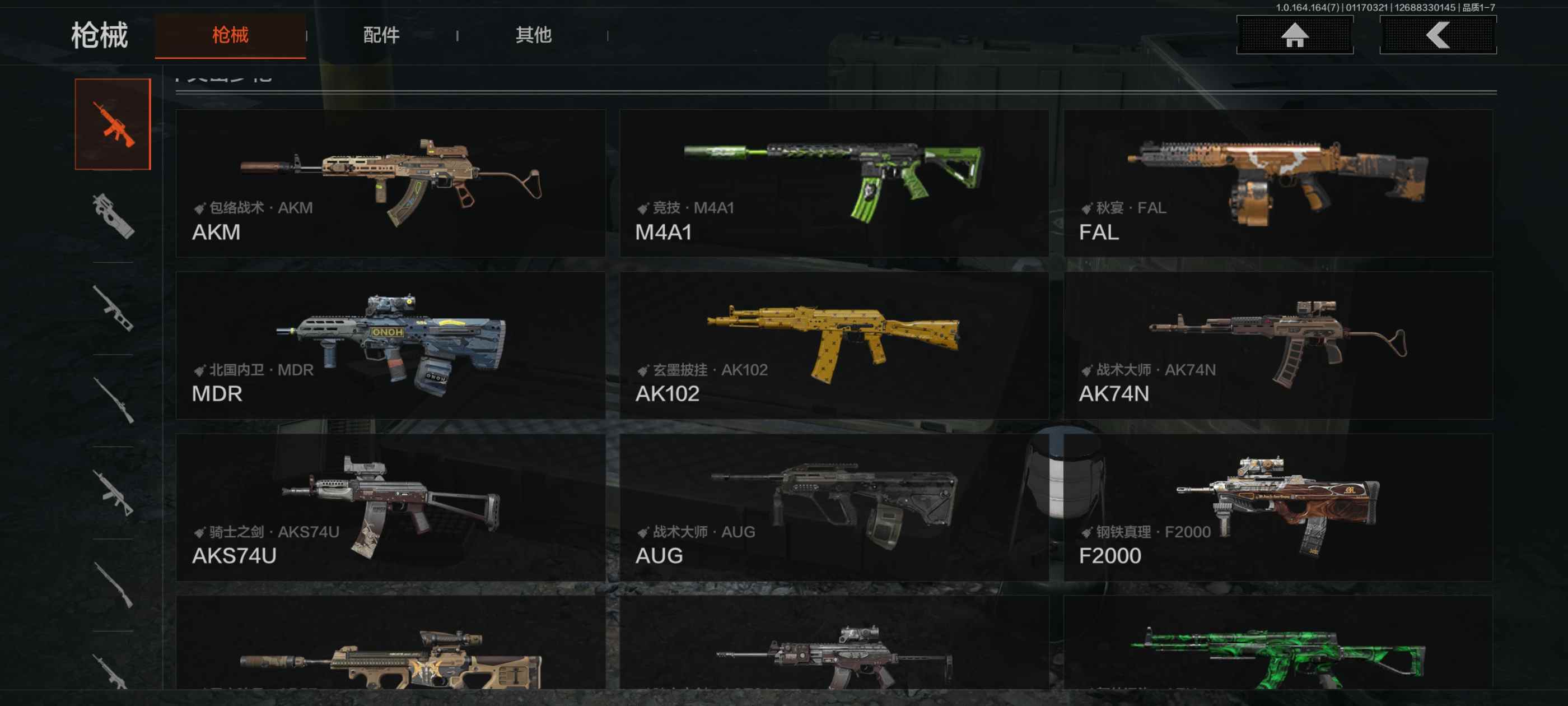Open the MDR weapon card
Screen dimensions: 1568x706
(390, 345)
